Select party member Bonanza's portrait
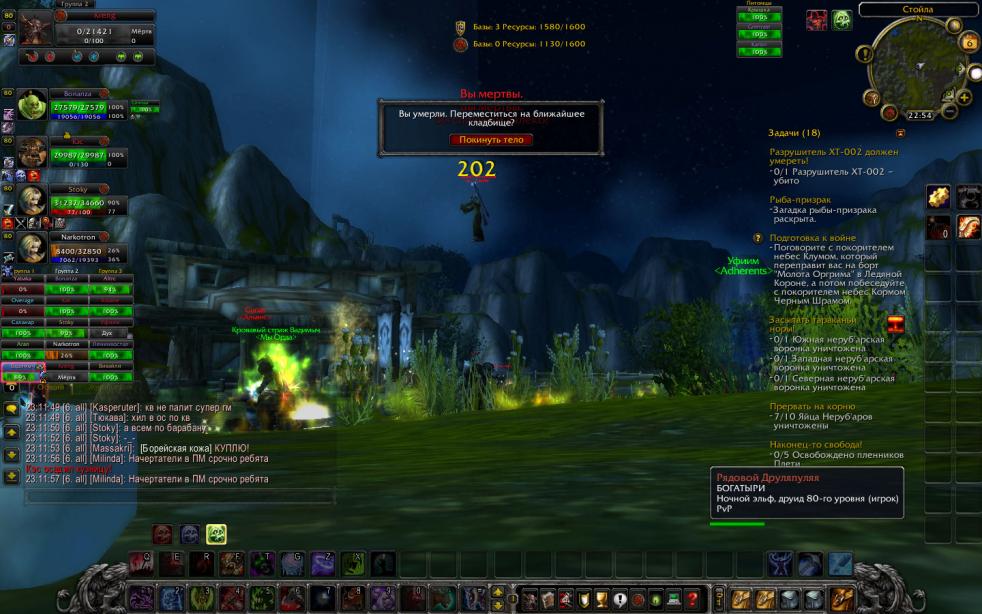 tap(32, 104)
